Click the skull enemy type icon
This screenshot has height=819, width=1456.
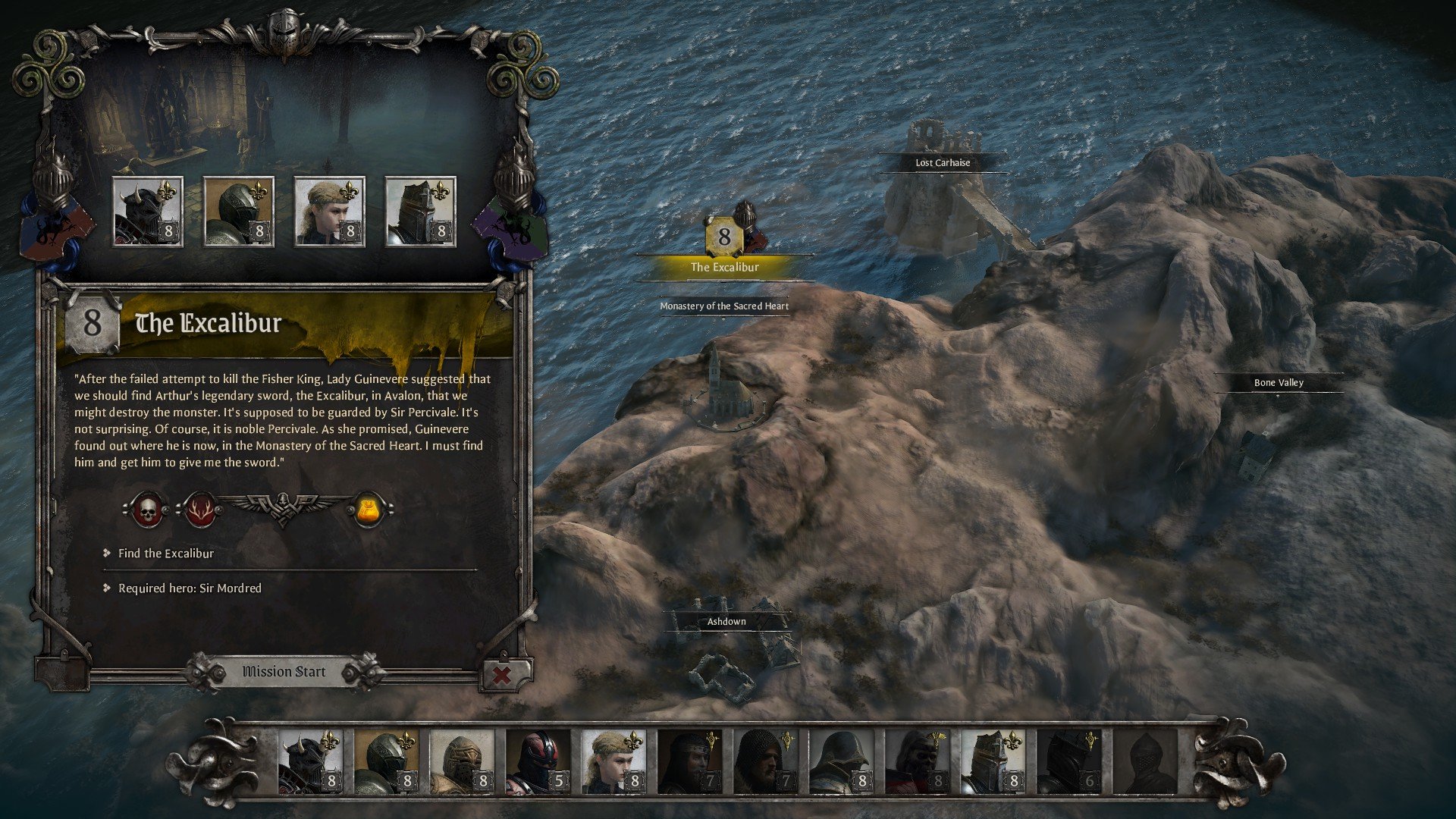click(148, 510)
